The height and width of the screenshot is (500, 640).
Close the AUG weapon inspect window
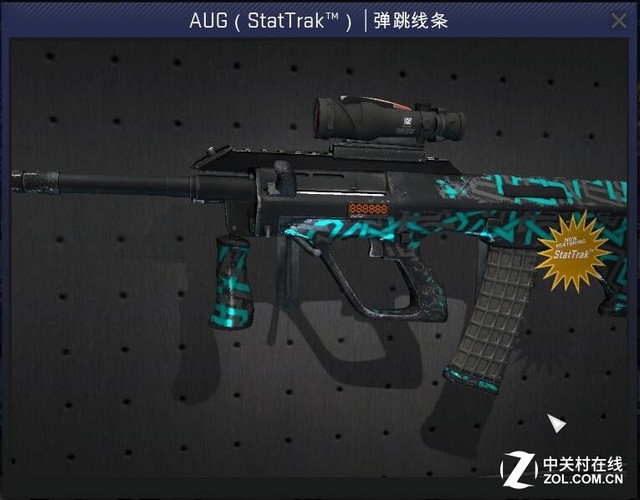[x=618, y=20]
